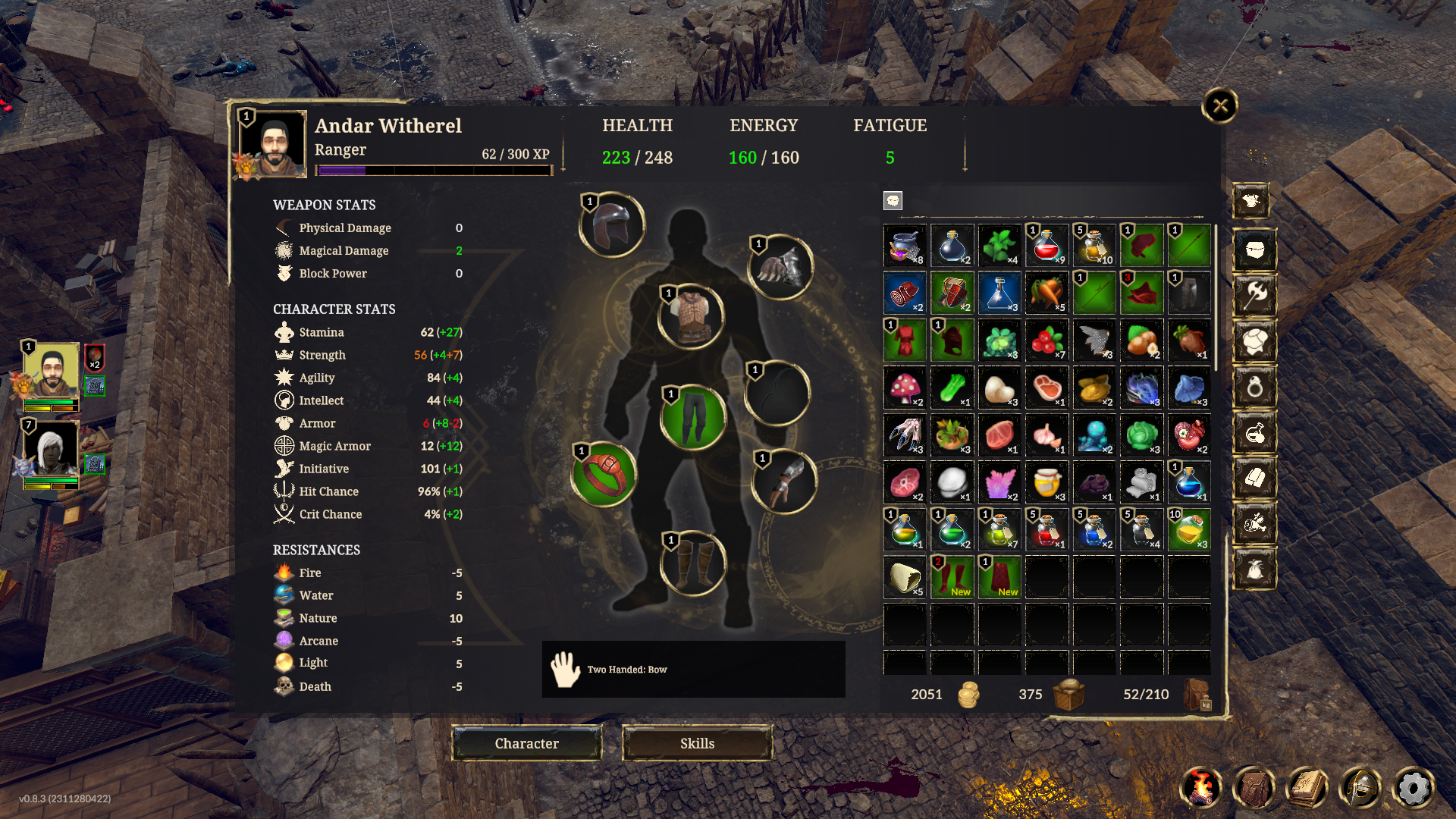1456x819 pixels.
Task: Select the equipped helmet slot
Action: tap(612, 225)
